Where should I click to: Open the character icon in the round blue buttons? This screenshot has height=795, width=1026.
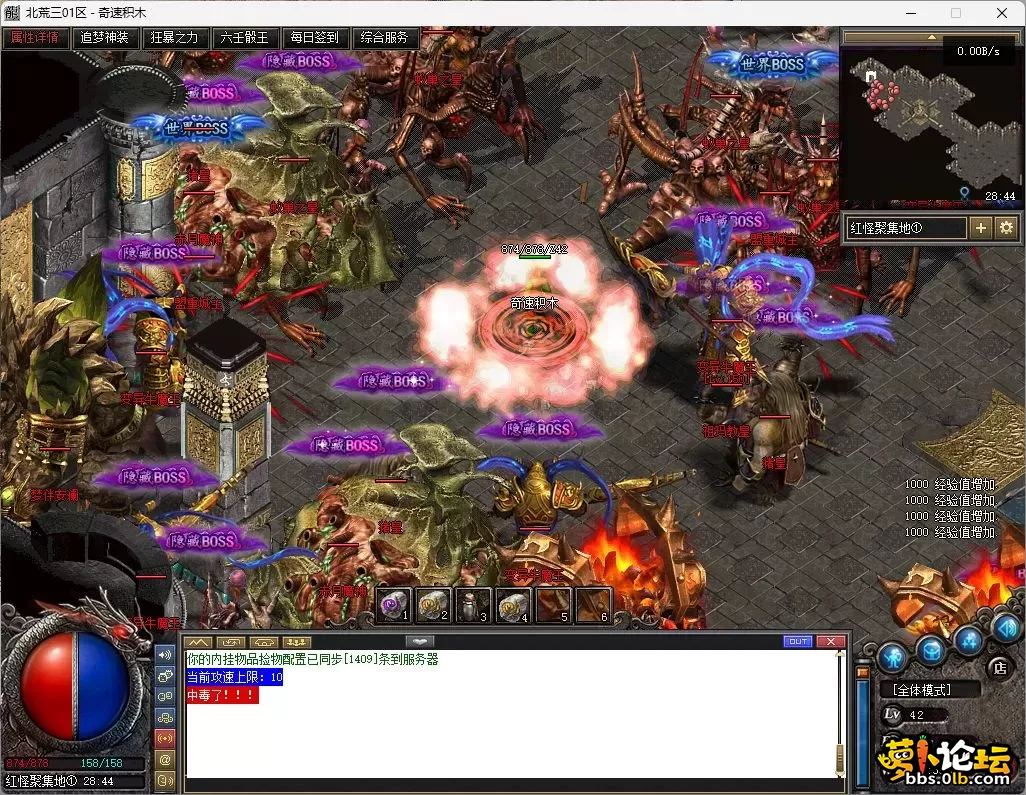893,656
